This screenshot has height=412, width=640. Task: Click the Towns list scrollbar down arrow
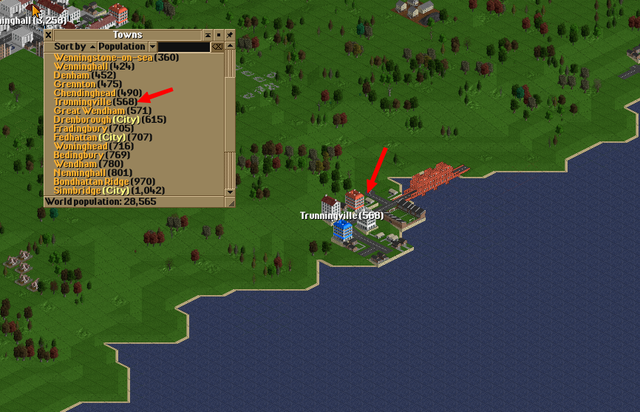click(x=230, y=190)
